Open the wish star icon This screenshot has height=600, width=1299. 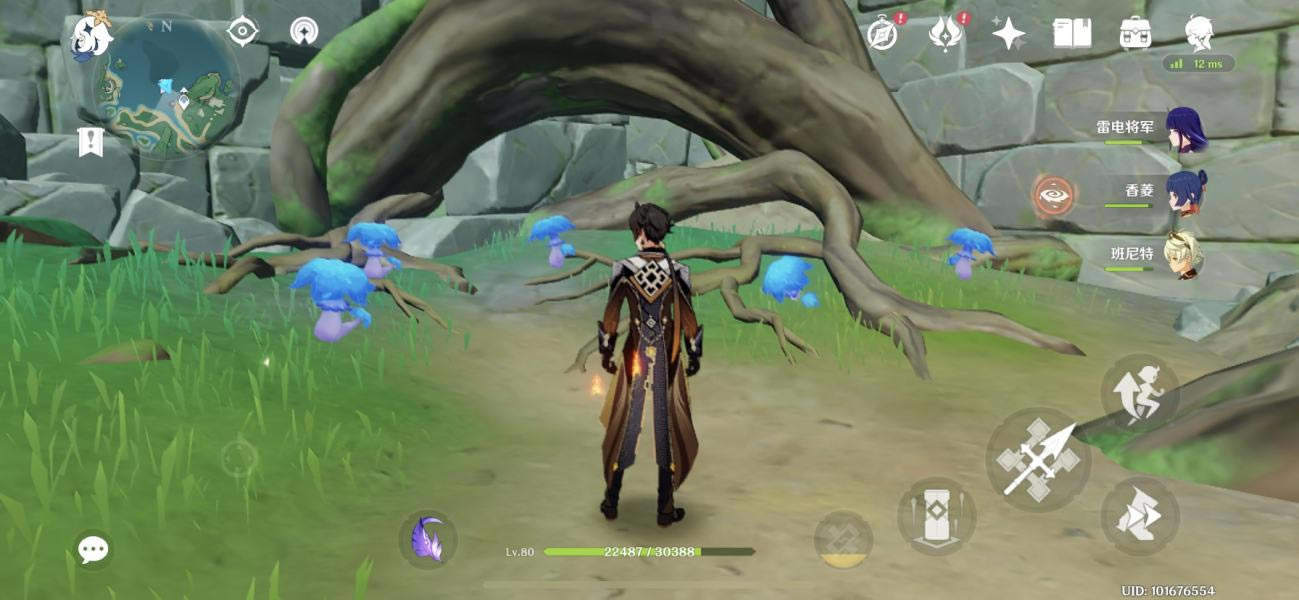pyautogui.click(x=1008, y=34)
